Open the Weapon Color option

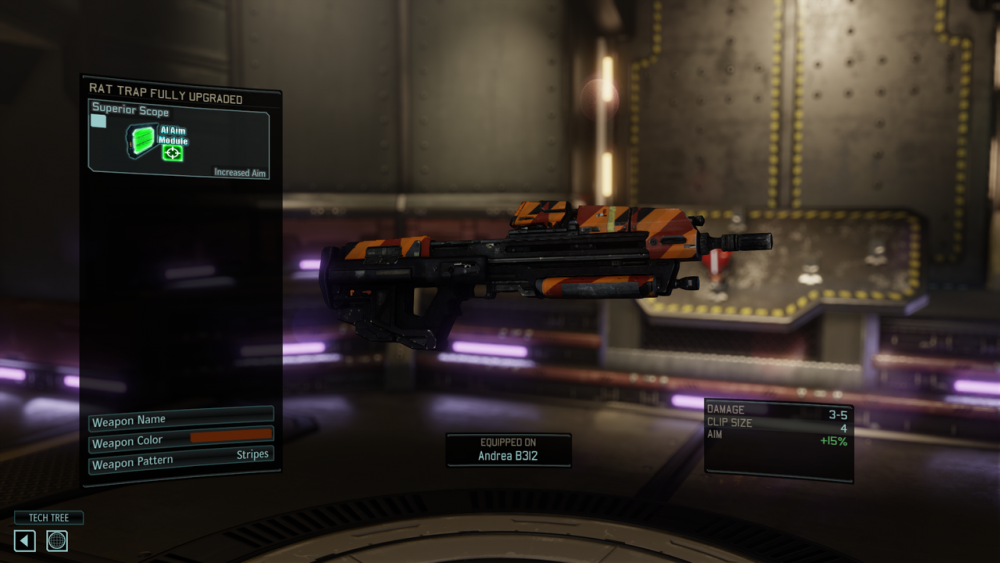point(181,439)
